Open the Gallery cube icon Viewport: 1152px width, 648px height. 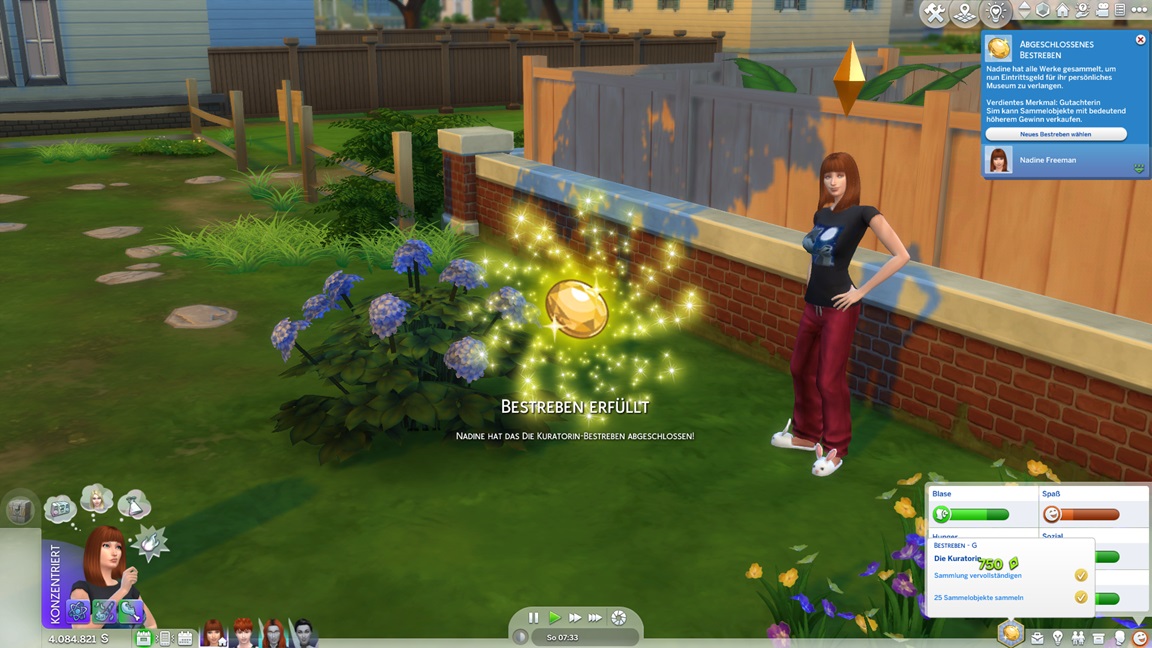click(x=1043, y=10)
